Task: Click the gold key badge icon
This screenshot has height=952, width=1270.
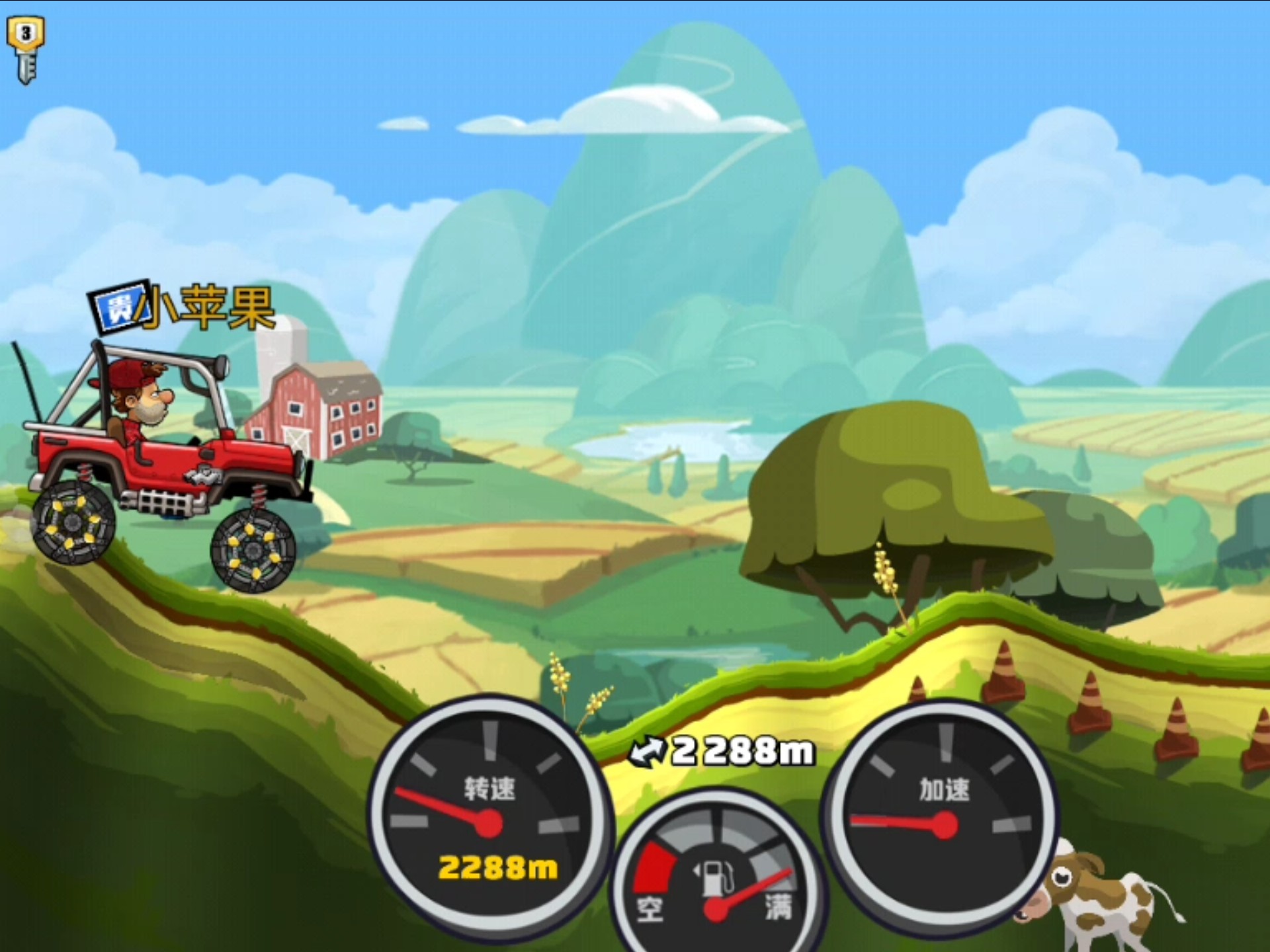Action: [x=26, y=49]
